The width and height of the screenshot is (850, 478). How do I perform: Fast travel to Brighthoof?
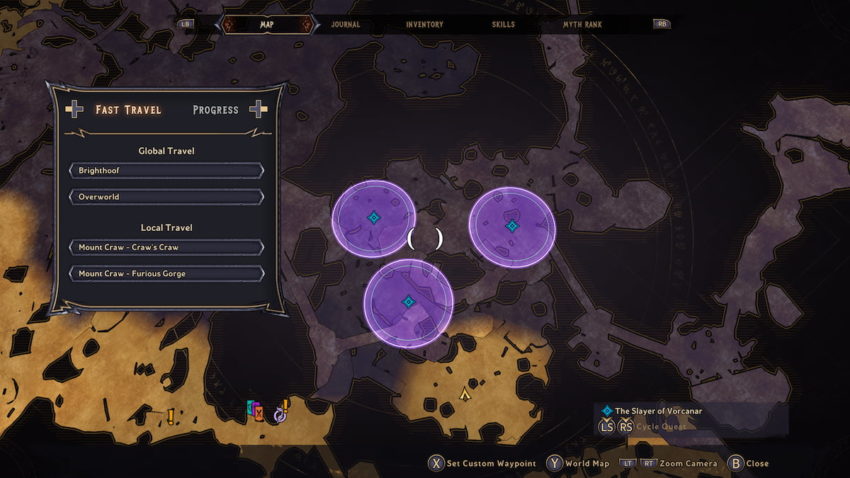point(167,171)
